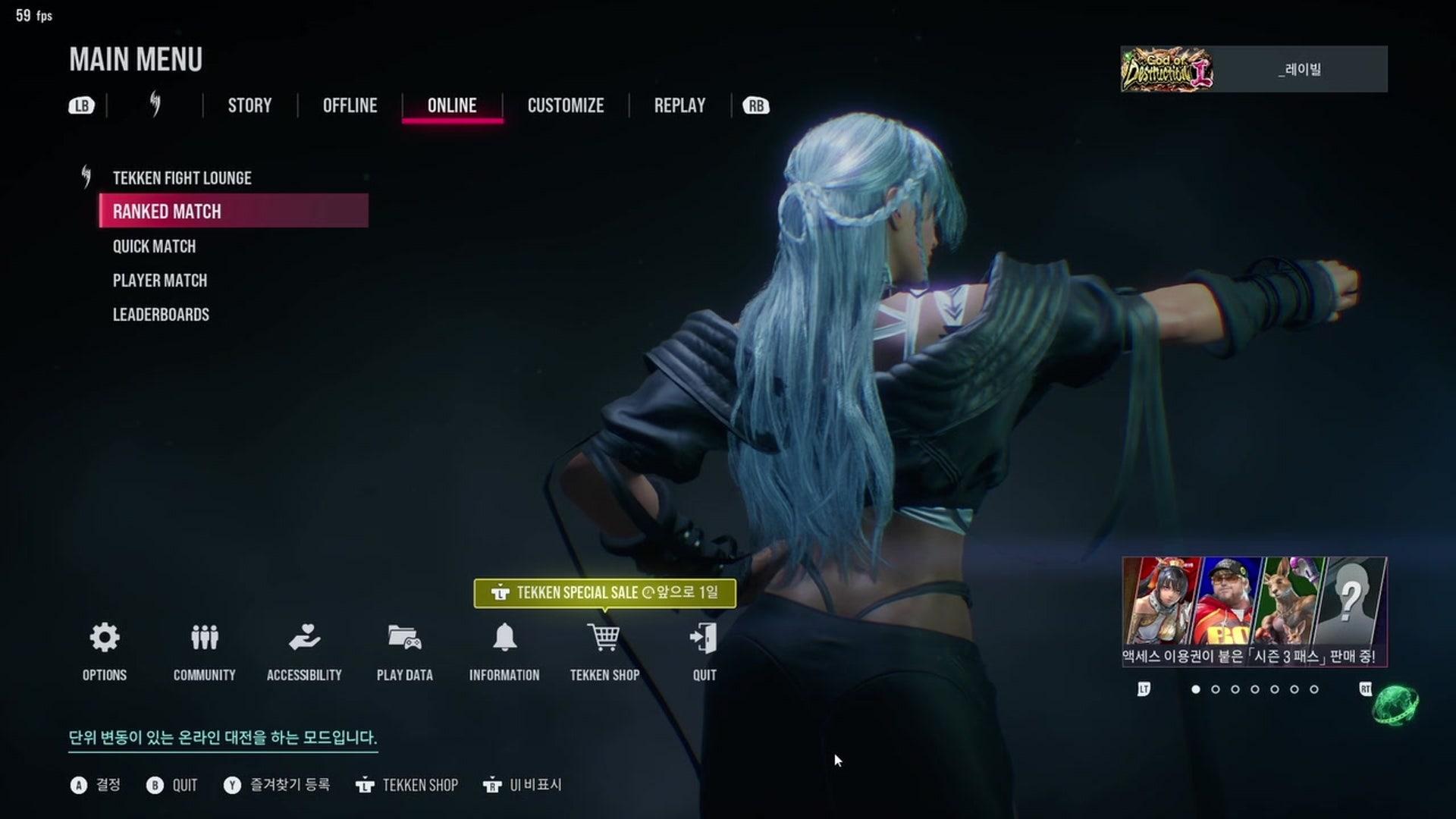1456x819 pixels.
Task: Open the Offline tab
Action: click(x=350, y=105)
